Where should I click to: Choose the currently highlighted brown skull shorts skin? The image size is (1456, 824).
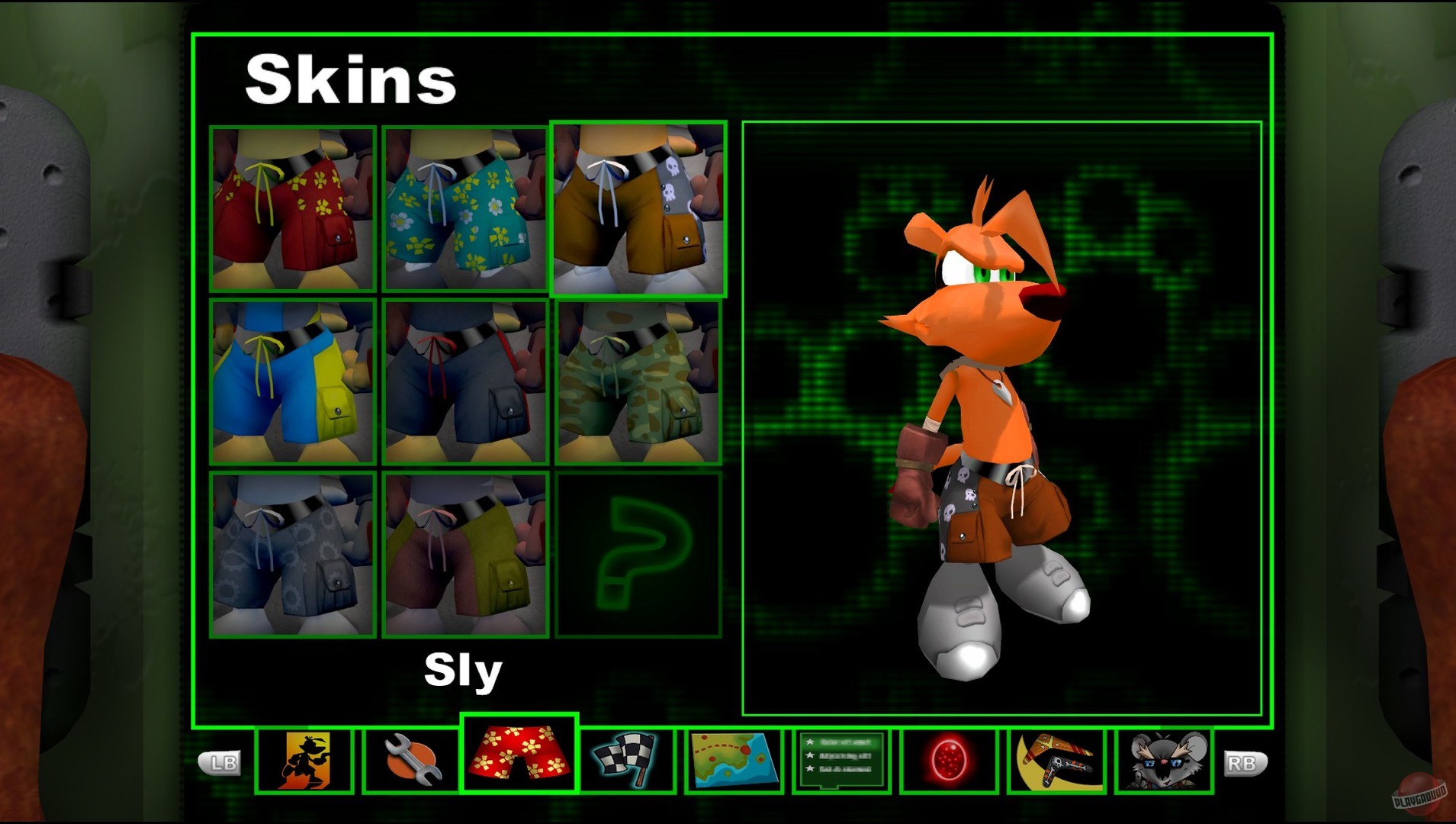pos(639,208)
